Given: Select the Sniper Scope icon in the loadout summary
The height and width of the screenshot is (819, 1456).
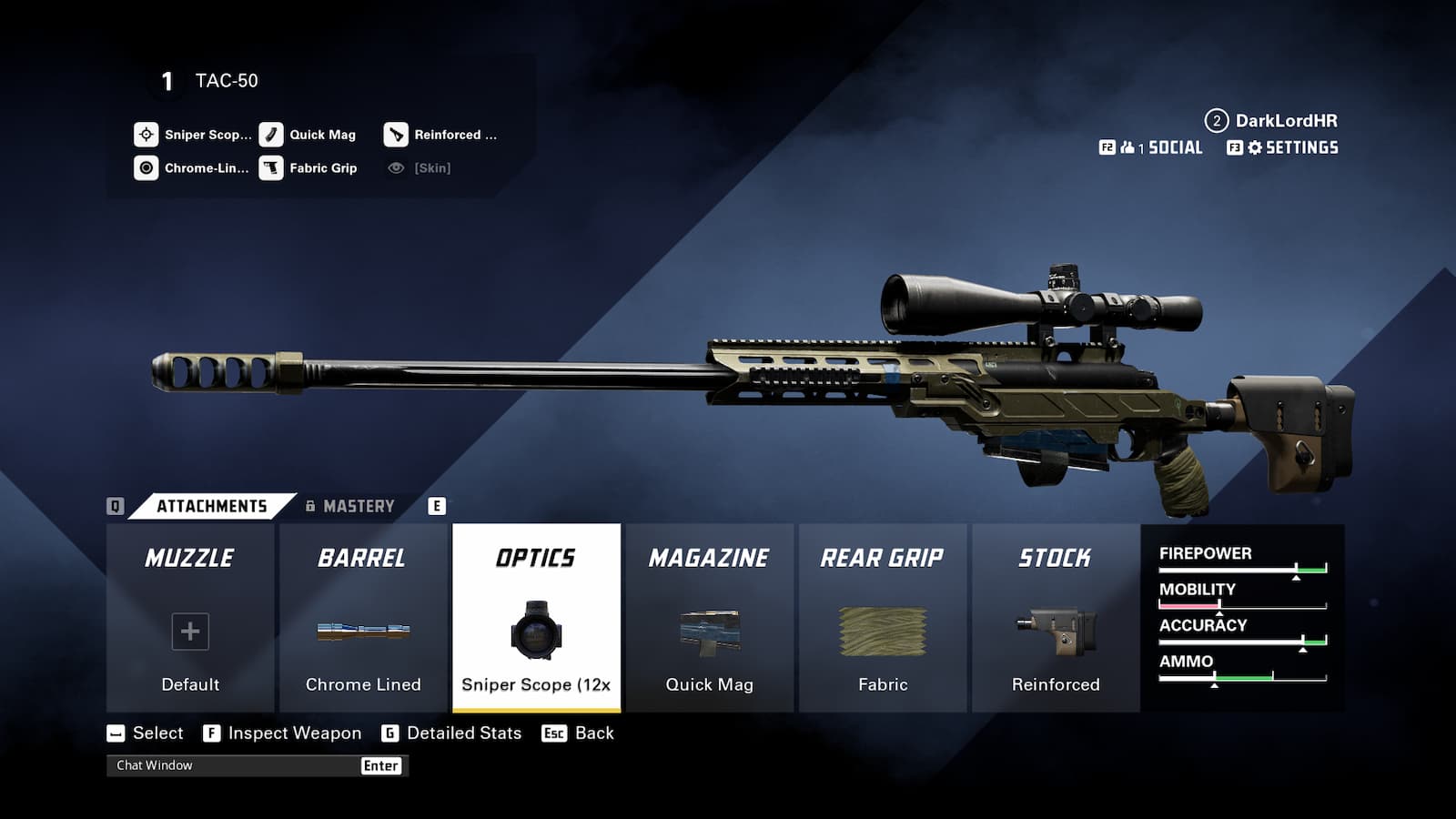Looking at the screenshot, I should [146, 134].
